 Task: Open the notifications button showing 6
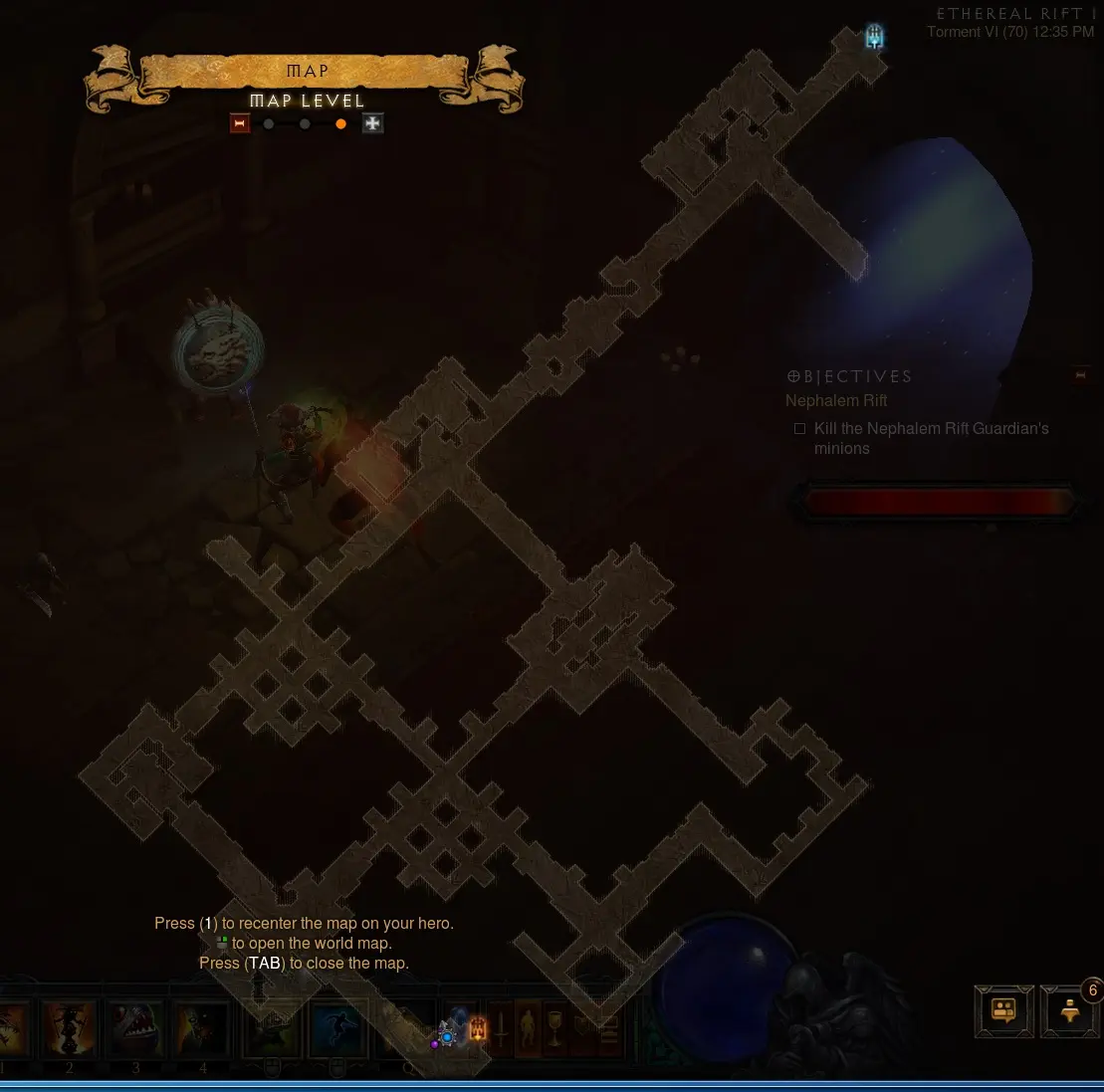[1070, 1012]
